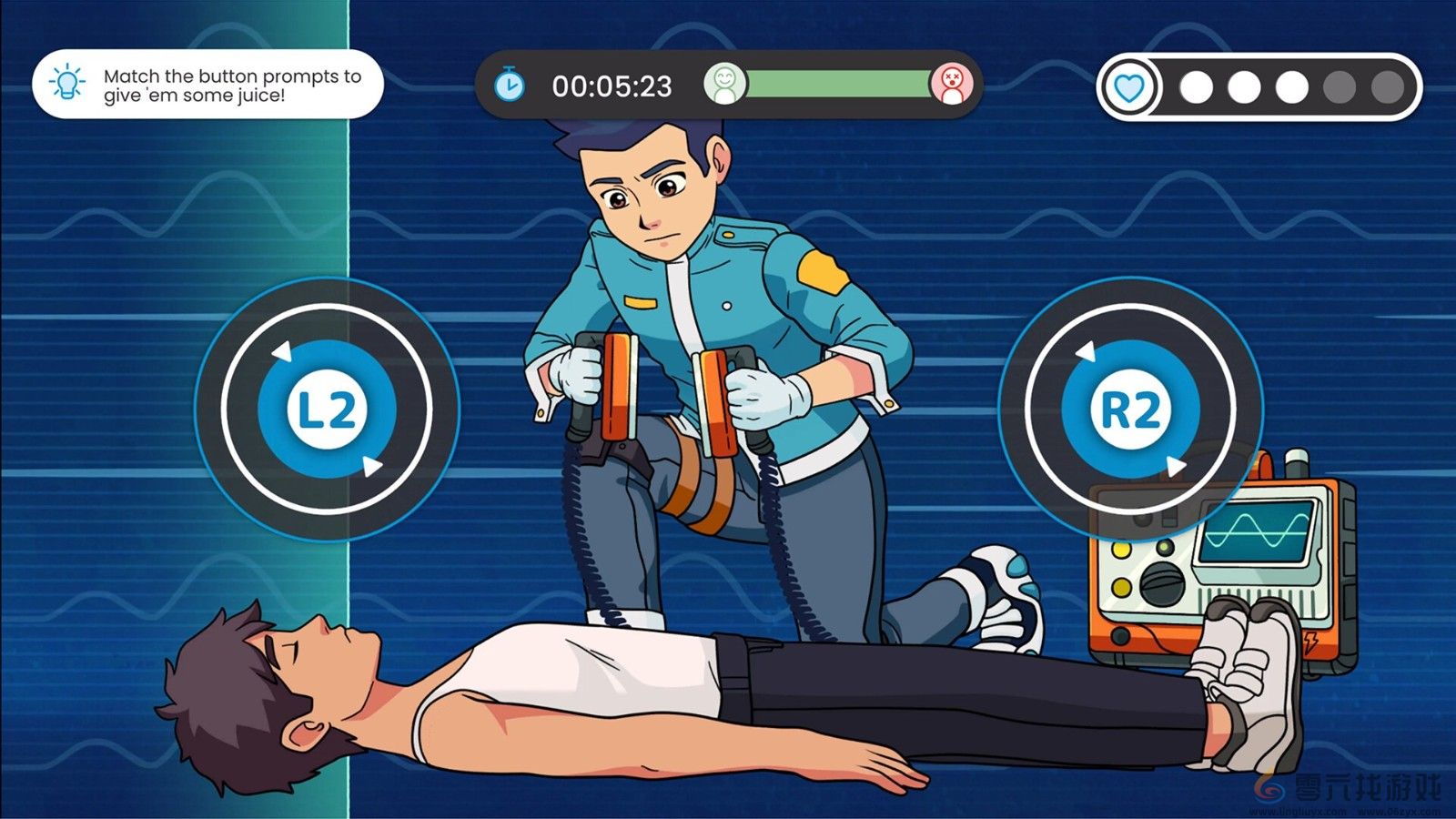Rotate the black dial knob on the defibrillator
The image size is (1456, 819).
[1161, 582]
